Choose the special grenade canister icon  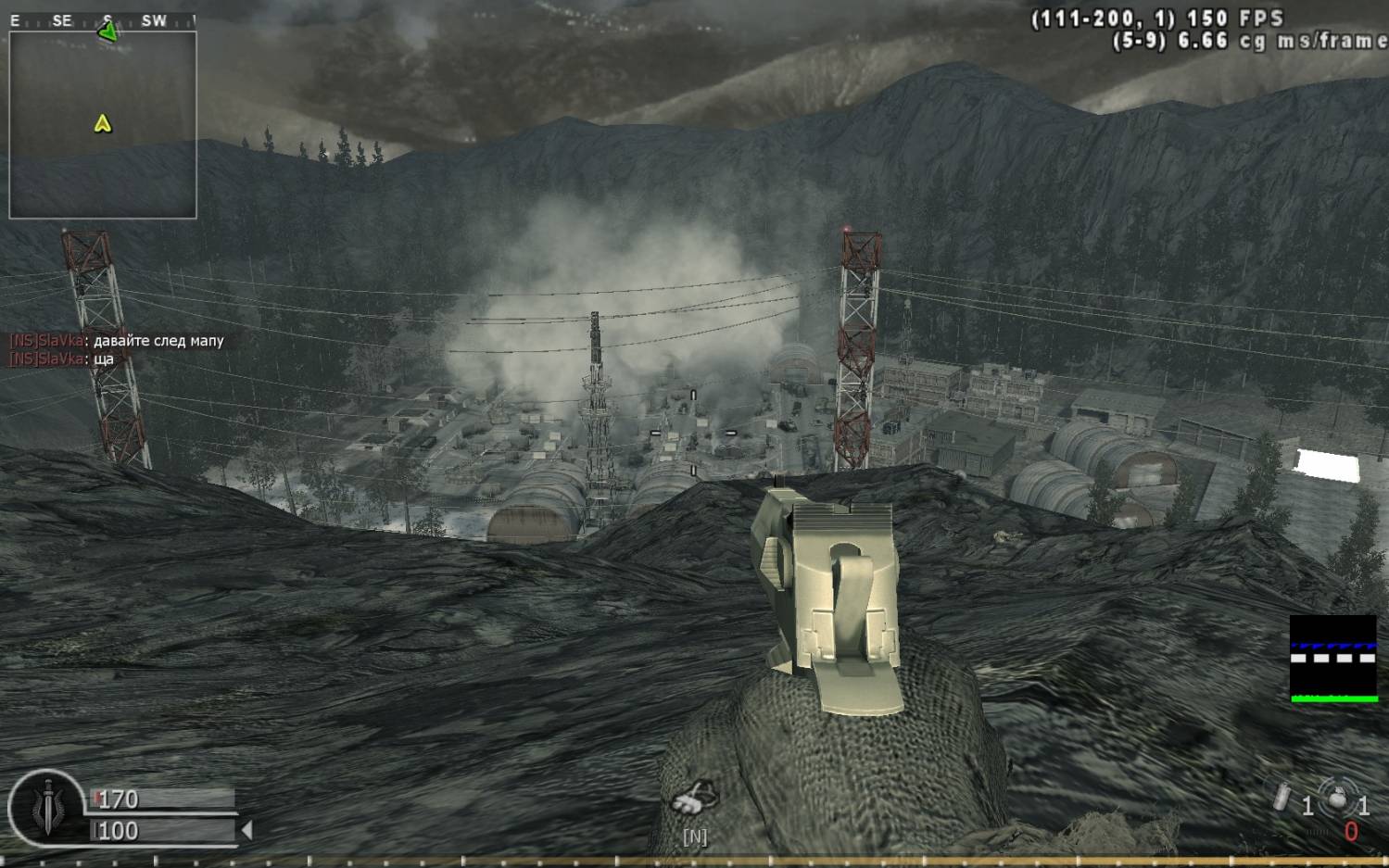tap(1282, 798)
